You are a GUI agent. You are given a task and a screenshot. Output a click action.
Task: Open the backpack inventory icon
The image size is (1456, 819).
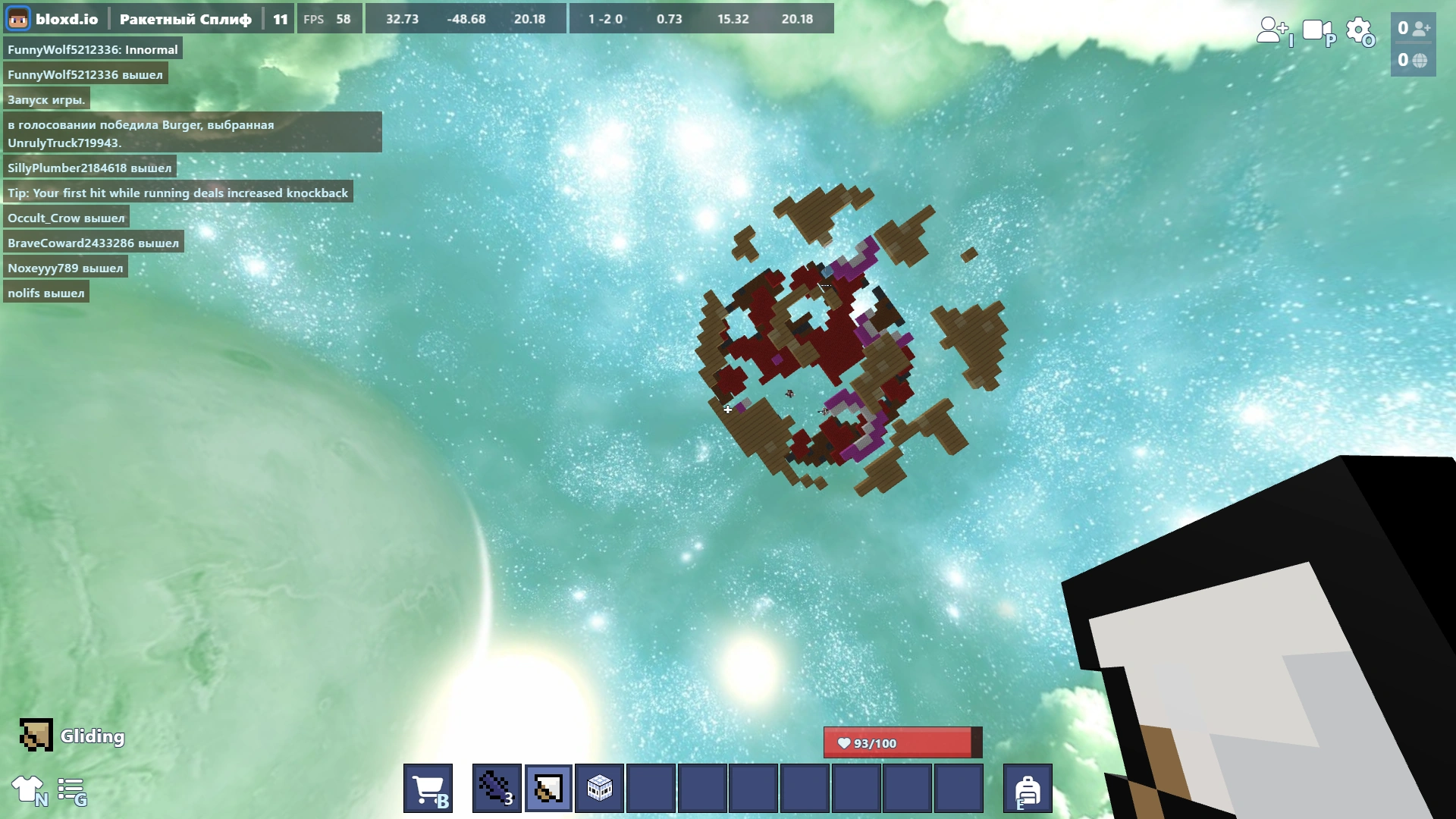coord(1028,788)
